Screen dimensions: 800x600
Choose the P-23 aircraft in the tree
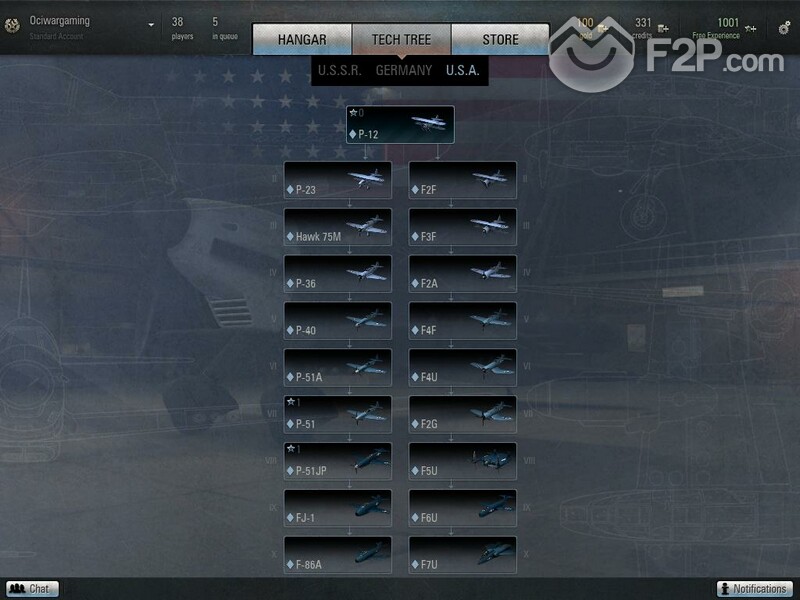click(337, 181)
